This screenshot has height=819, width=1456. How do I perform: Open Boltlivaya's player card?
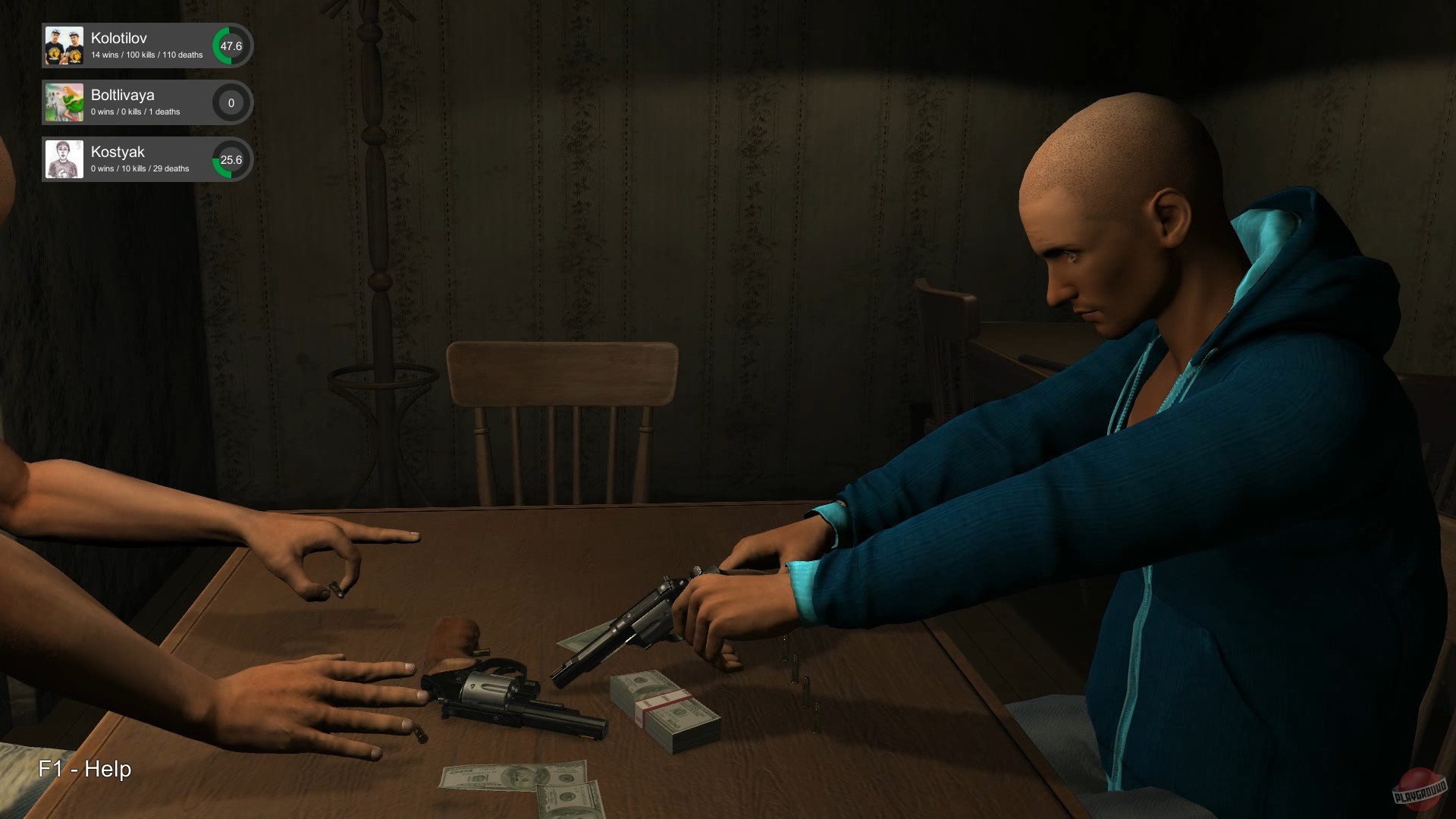tap(144, 102)
